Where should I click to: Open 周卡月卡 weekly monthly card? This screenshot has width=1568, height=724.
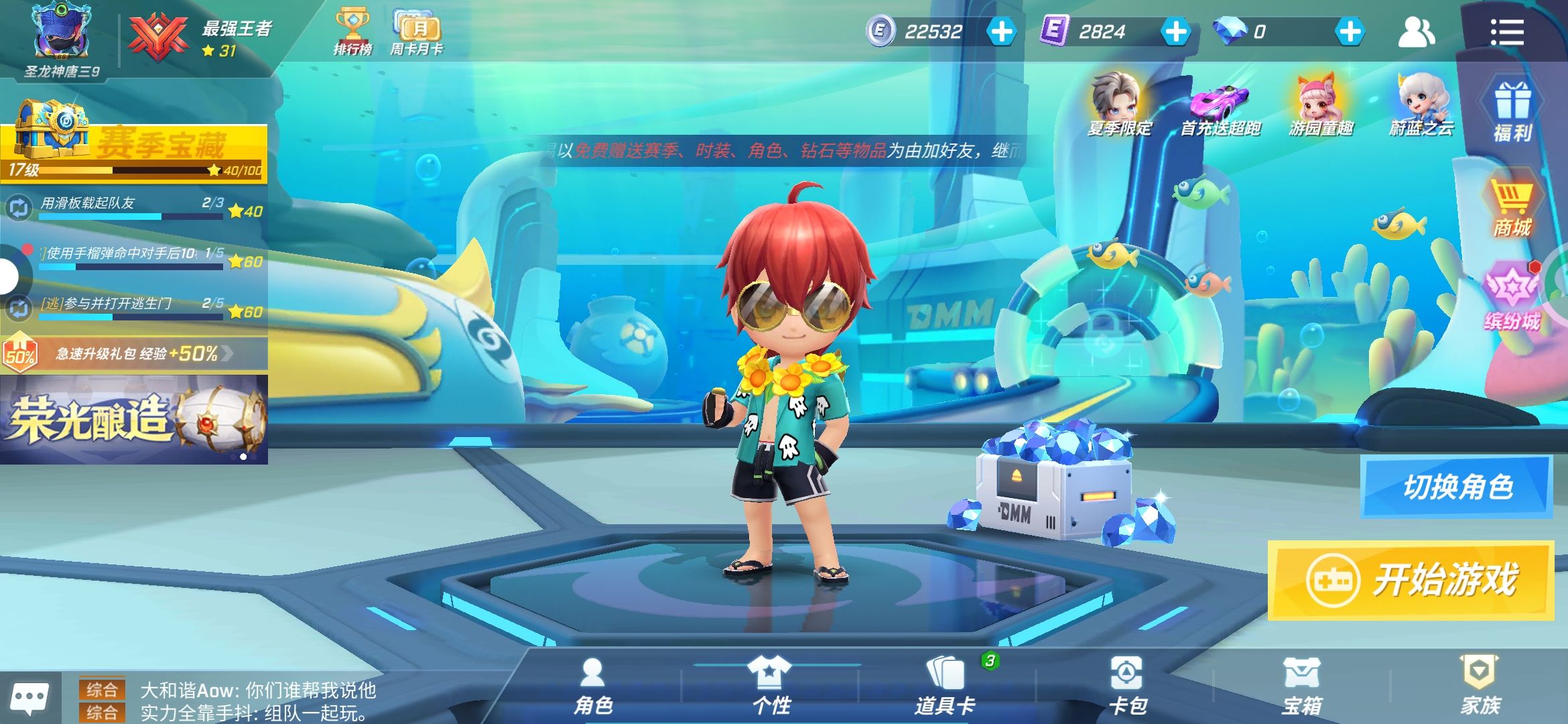[417, 32]
